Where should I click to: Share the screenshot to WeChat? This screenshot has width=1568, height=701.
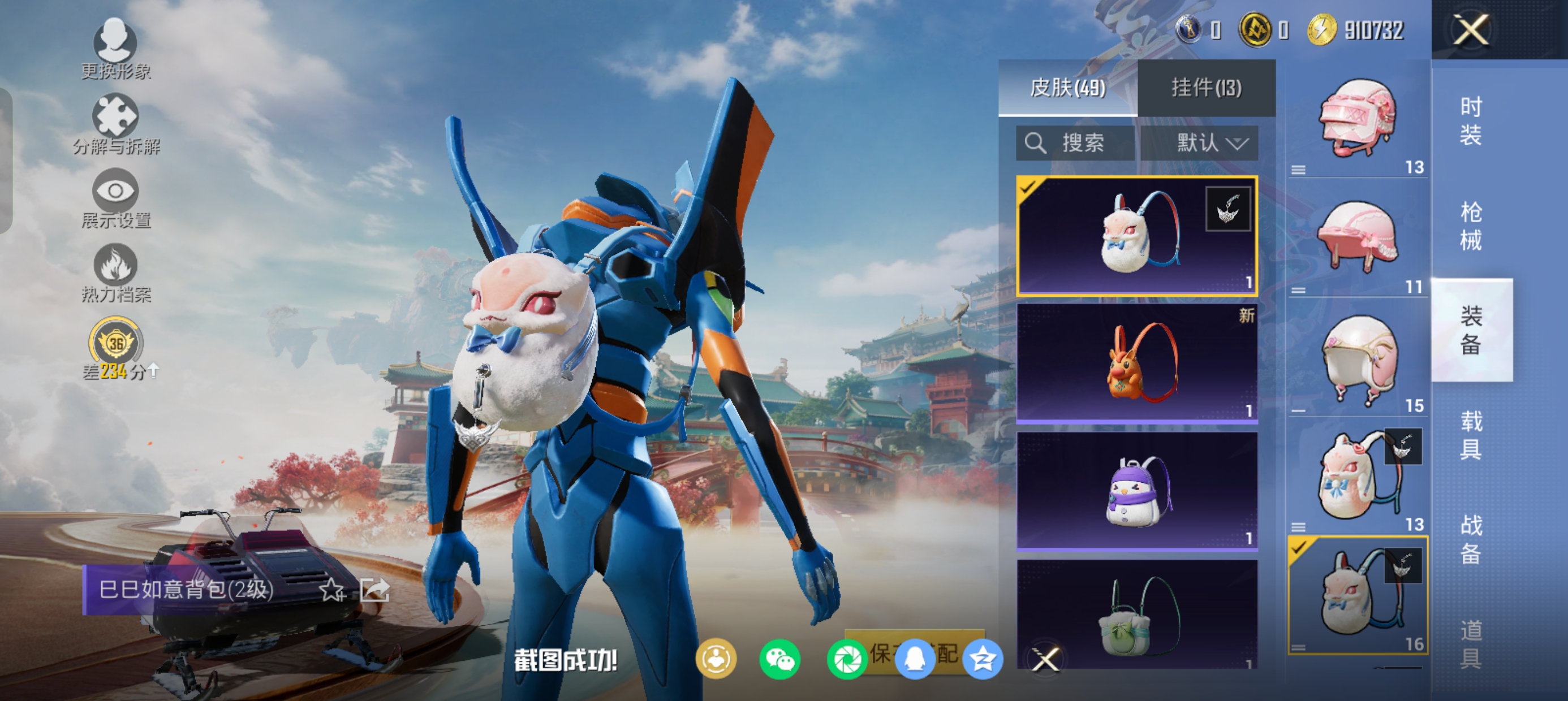coord(779,659)
